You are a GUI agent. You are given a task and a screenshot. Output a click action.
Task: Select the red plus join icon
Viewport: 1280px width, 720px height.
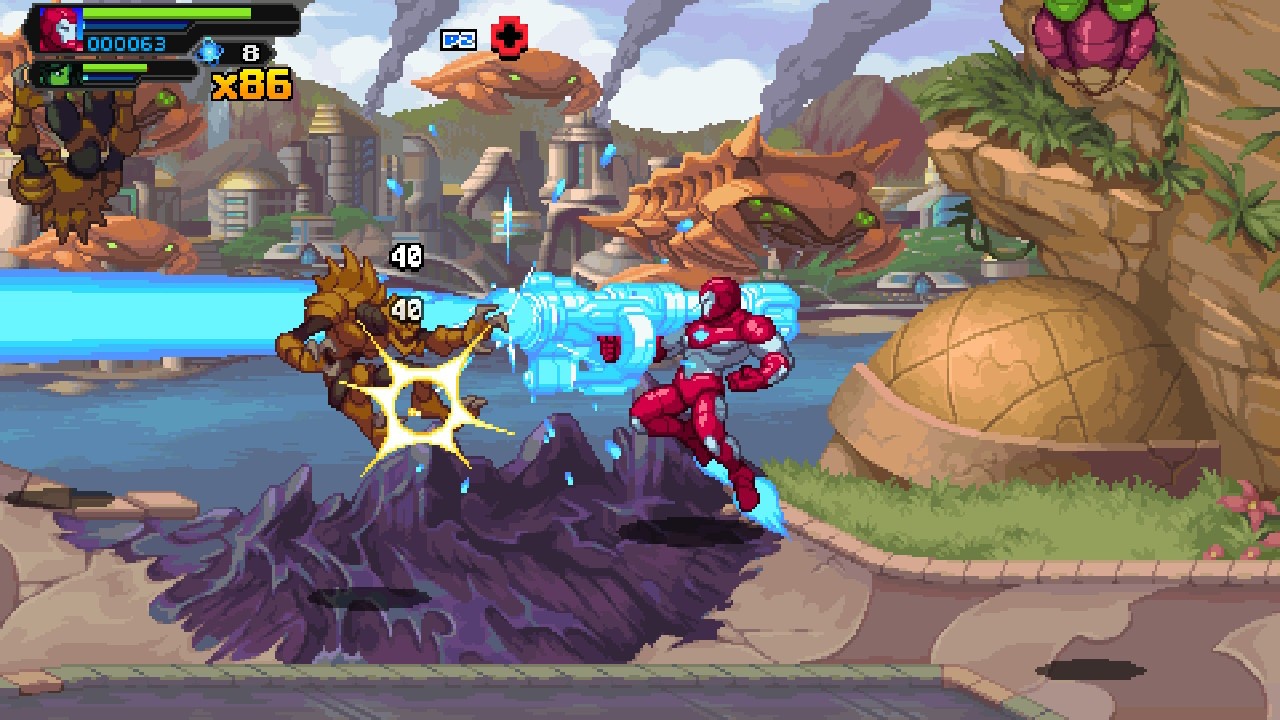click(509, 39)
